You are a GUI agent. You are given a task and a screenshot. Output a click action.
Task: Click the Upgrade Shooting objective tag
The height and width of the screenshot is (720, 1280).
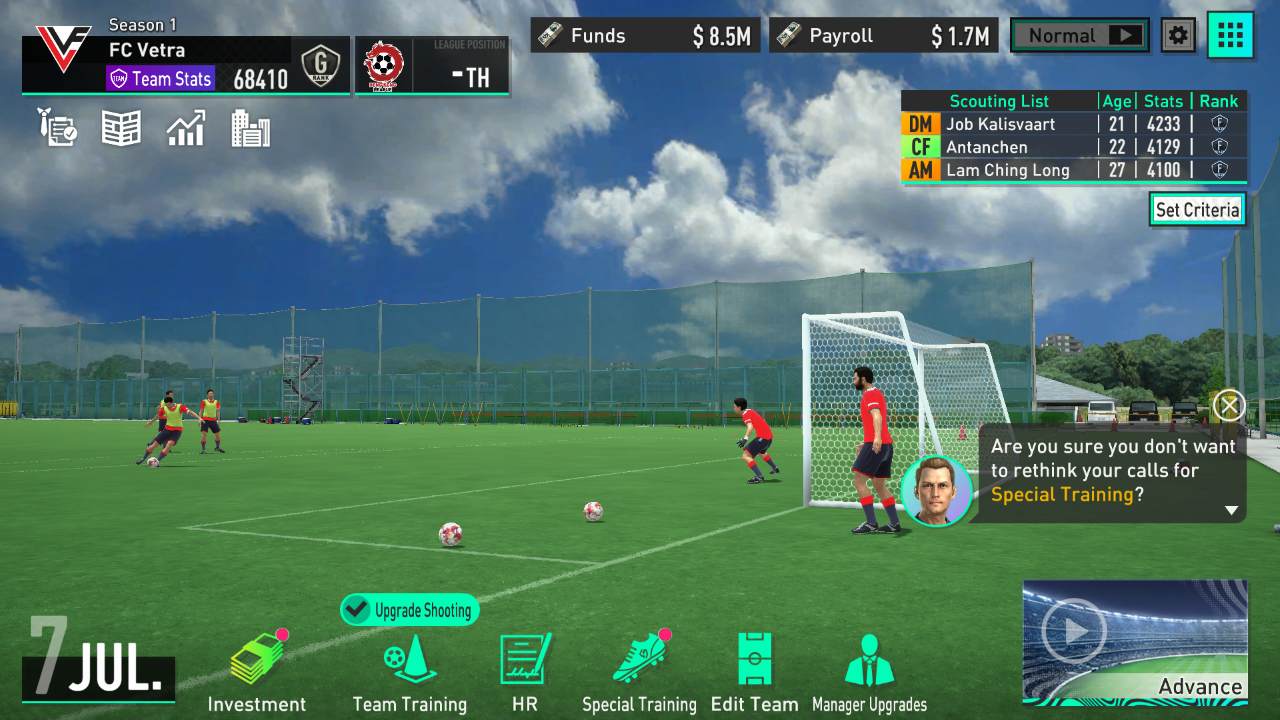click(410, 610)
